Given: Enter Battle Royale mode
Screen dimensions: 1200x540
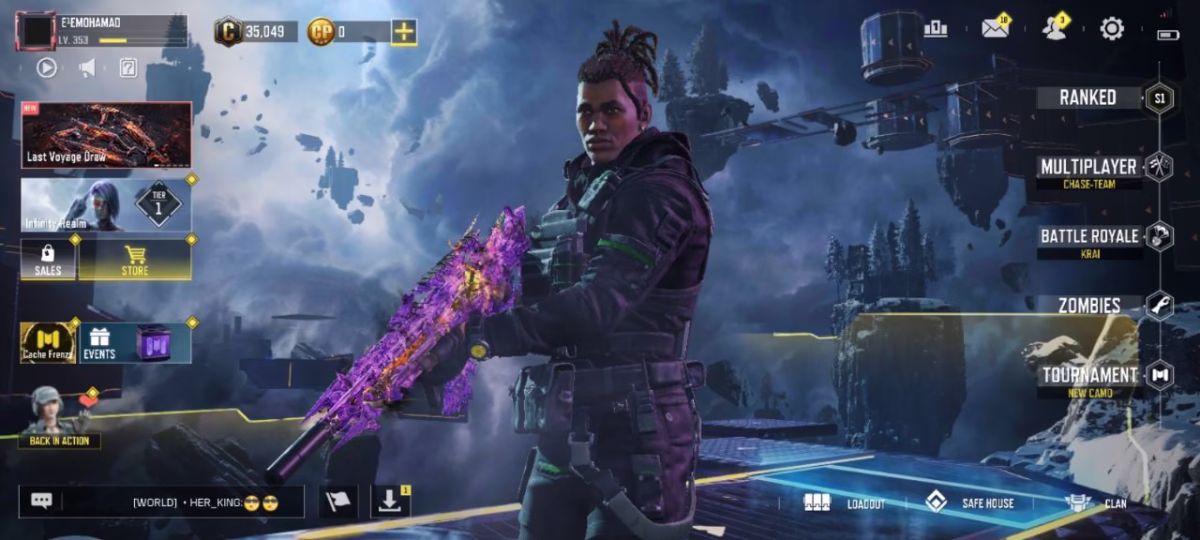Looking at the screenshot, I should pos(1090,237).
